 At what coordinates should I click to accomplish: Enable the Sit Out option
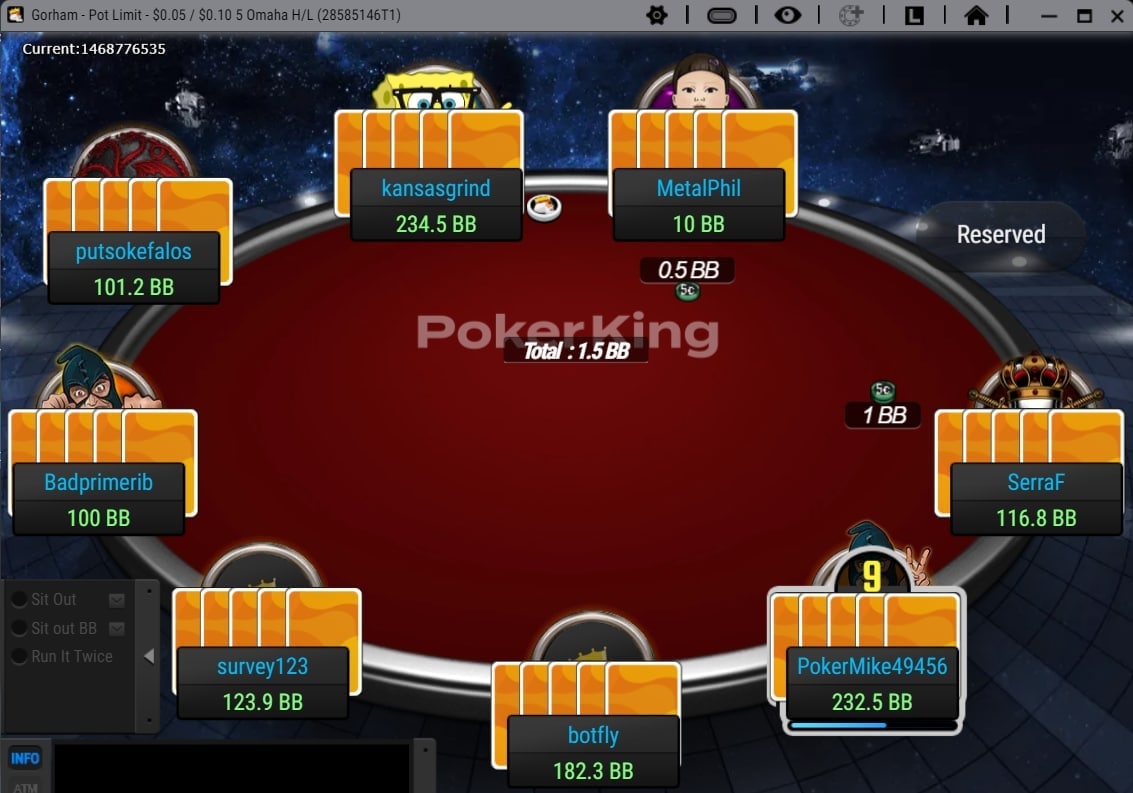(x=19, y=600)
